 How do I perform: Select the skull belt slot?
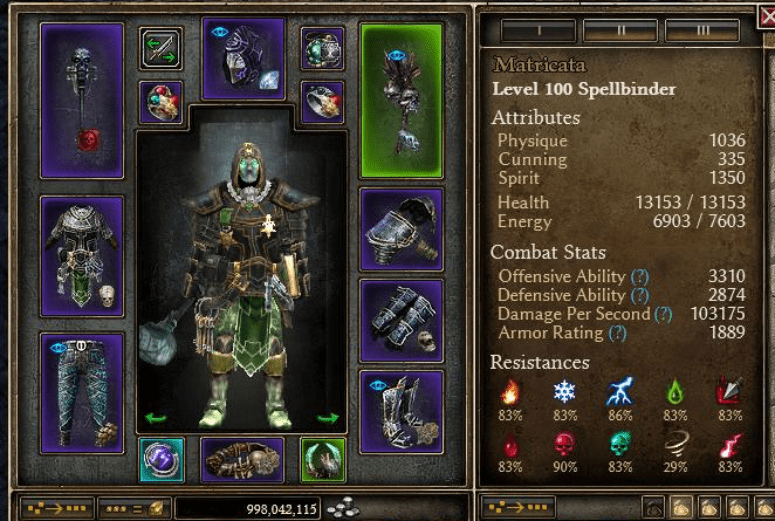242,460
